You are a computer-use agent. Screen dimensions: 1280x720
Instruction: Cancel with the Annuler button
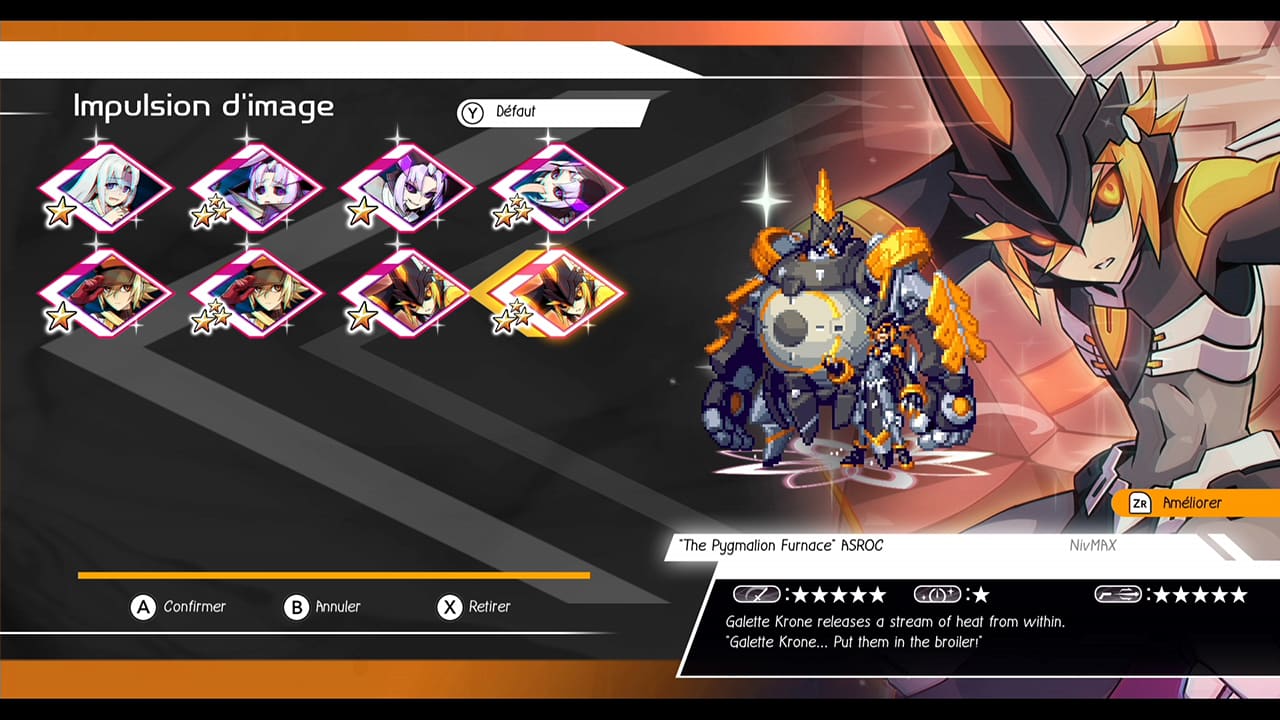(x=323, y=607)
